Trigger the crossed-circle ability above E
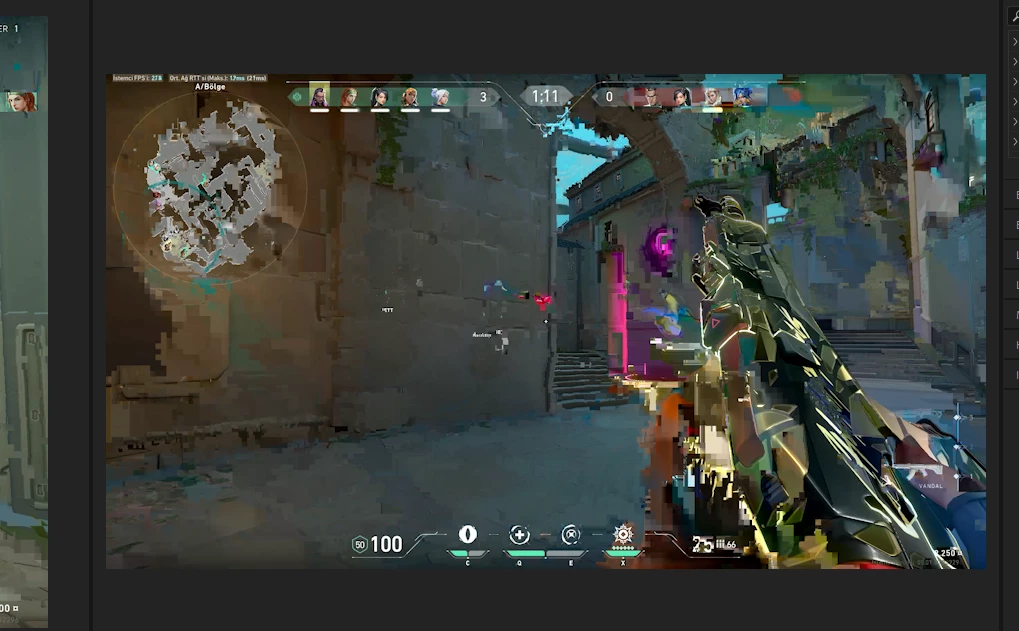The width and height of the screenshot is (1019, 631). 571,535
